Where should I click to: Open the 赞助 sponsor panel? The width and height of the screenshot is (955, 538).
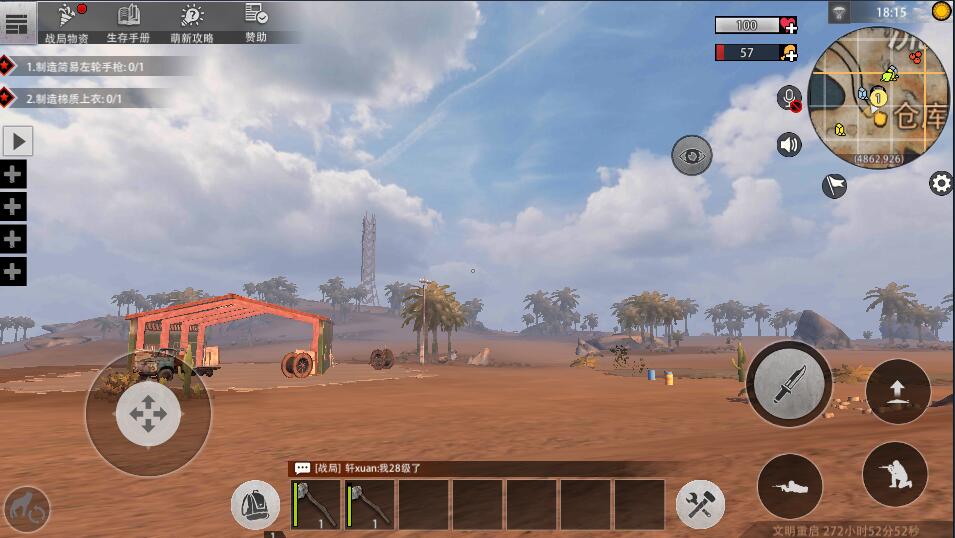[256, 22]
